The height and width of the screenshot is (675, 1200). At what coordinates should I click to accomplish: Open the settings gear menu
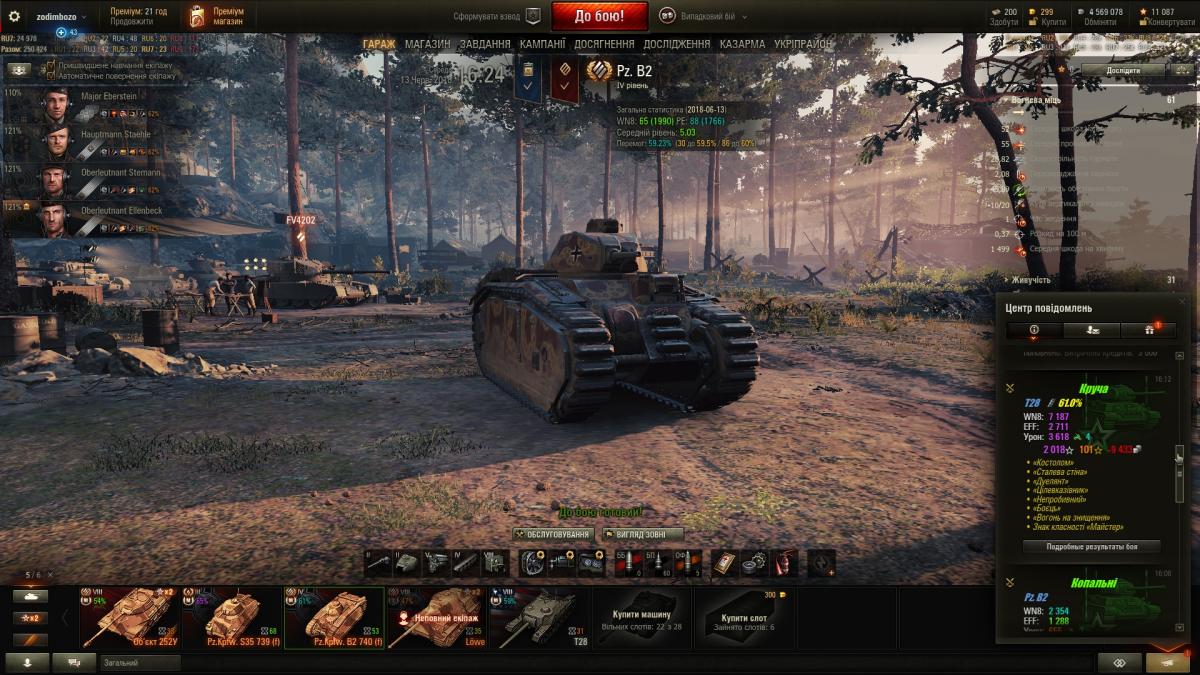coord(14,16)
